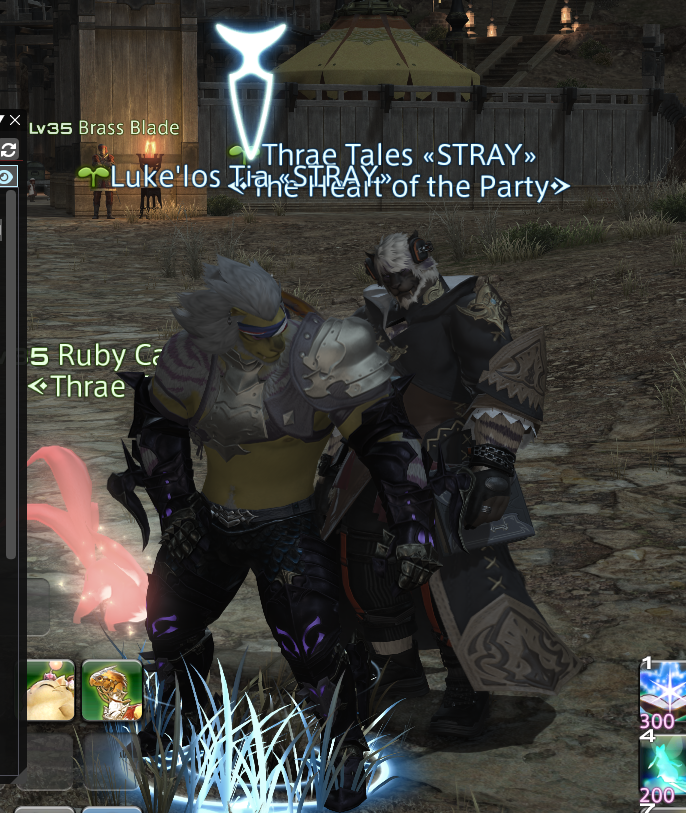686x813 pixels.
Task: Close the side panel with the X button
Action: [x=14, y=121]
